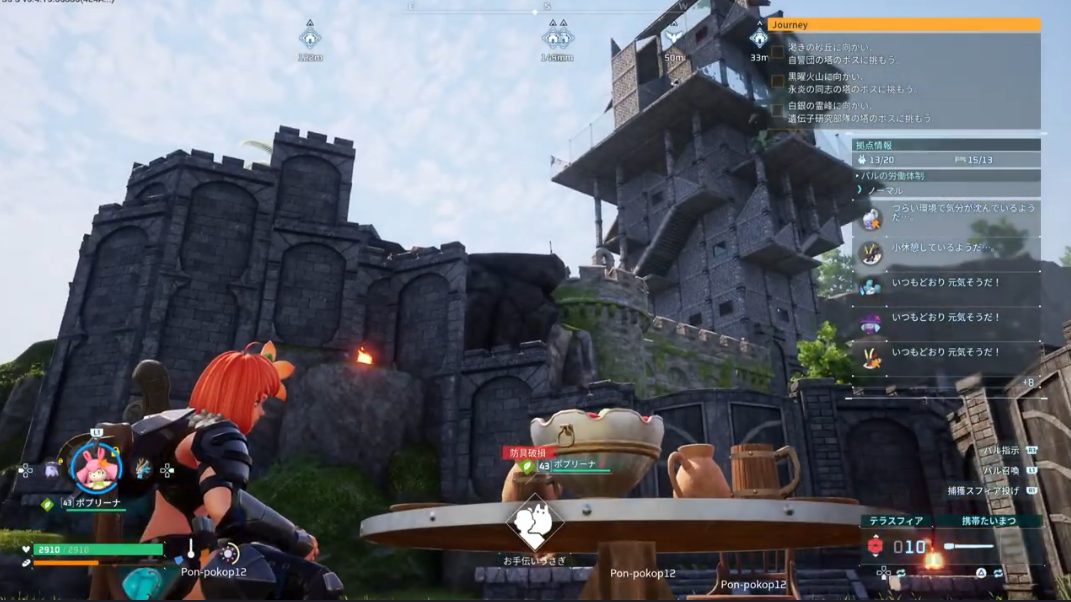The width and height of the screenshot is (1071, 602).
Task: Select the 携帯たいまつ torch weapon slot
Action: coord(969,546)
